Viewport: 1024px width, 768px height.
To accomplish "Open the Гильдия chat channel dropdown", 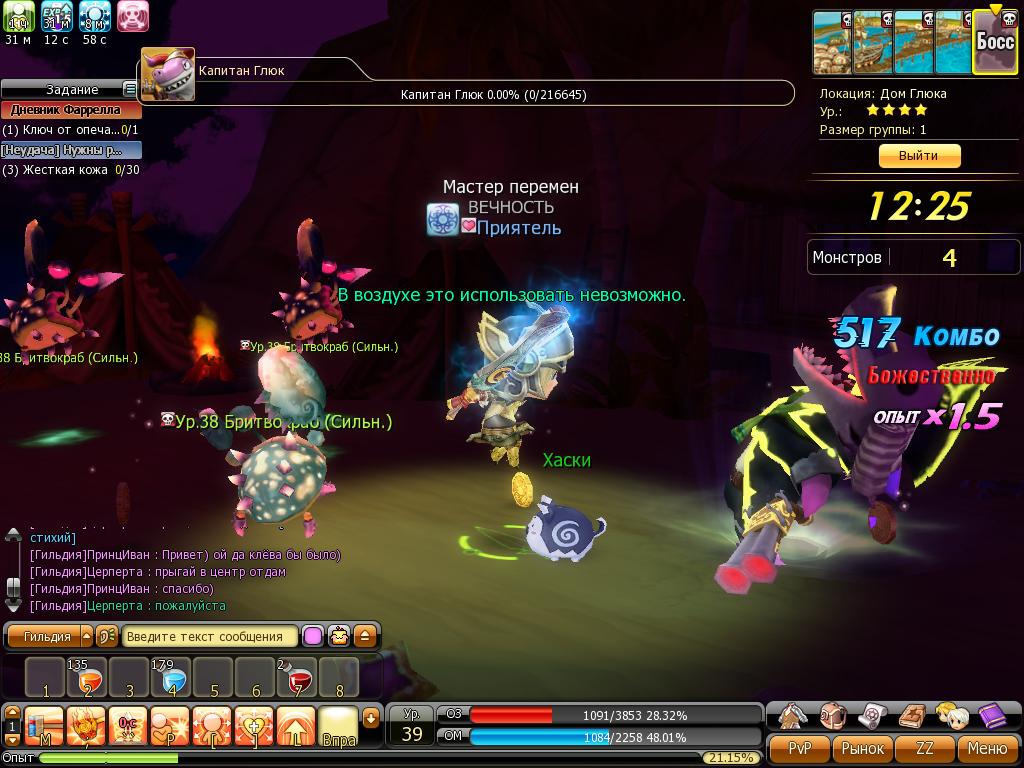I will pos(86,636).
